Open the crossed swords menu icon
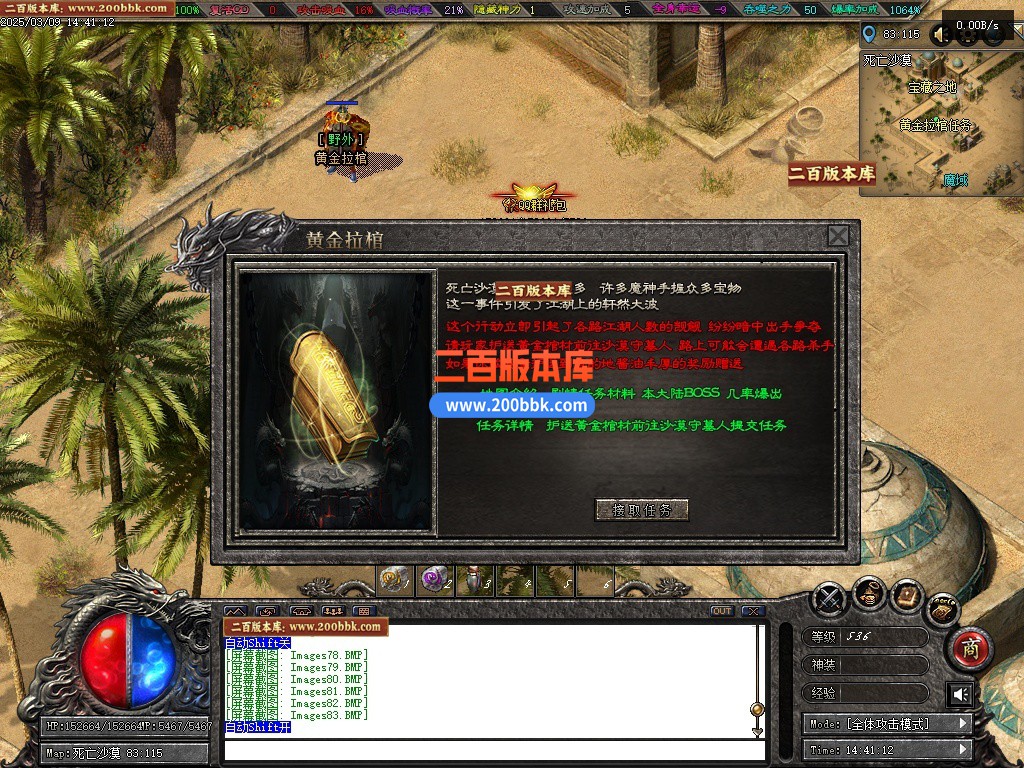Viewport: 1024px width, 768px height. tap(829, 599)
